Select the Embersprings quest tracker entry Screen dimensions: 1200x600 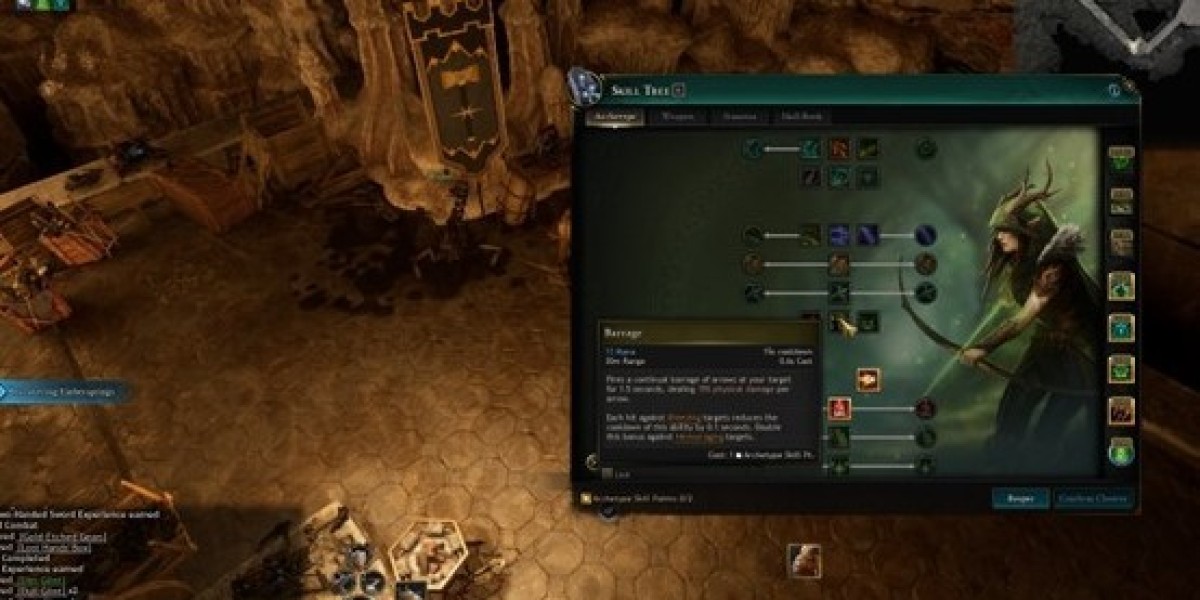(x=65, y=392)
